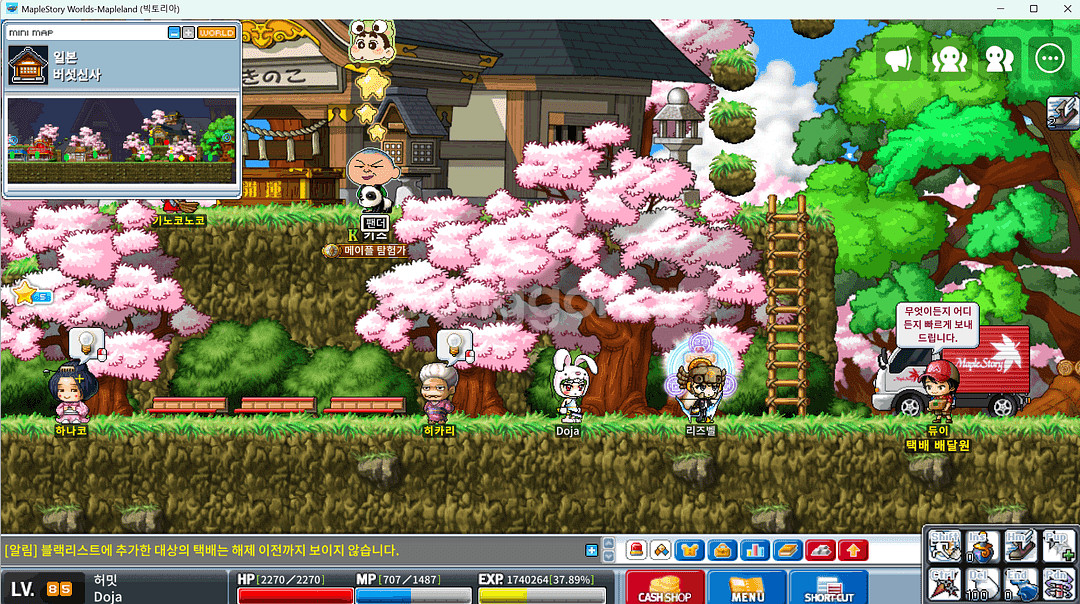The height and width of the screenshot is (604, 1080).
Task: Click the winged-shoe Haste buff icon
Action: [1062, 113]
